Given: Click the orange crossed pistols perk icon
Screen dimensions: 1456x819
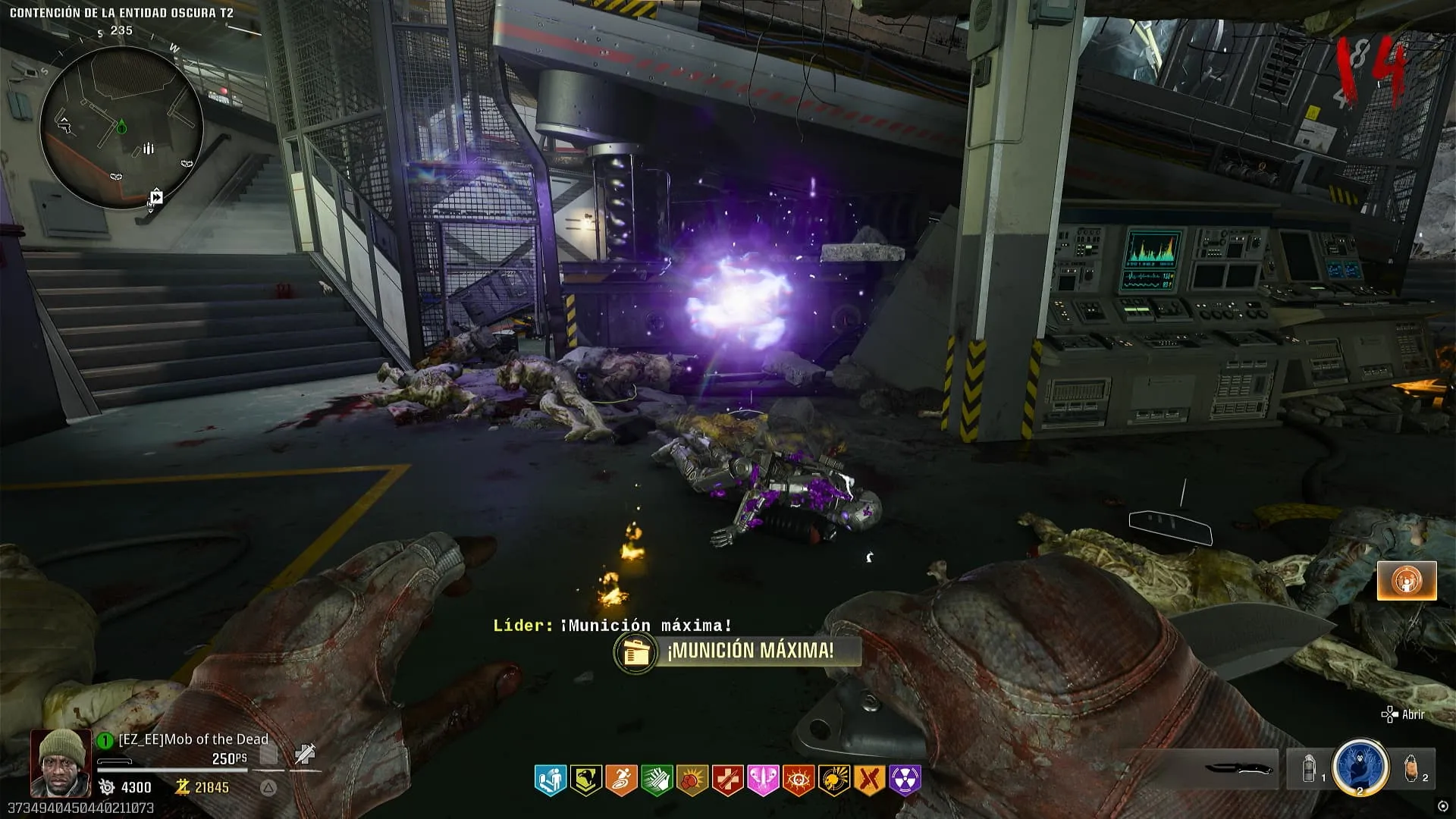Looking at the screenshot, I should tap(869, 780).
